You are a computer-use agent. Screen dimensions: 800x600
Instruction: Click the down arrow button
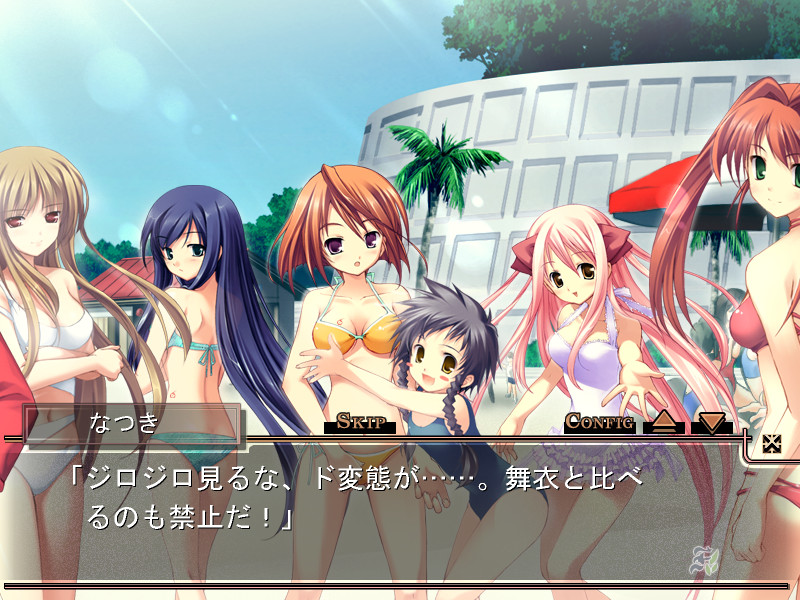[711, 422]
